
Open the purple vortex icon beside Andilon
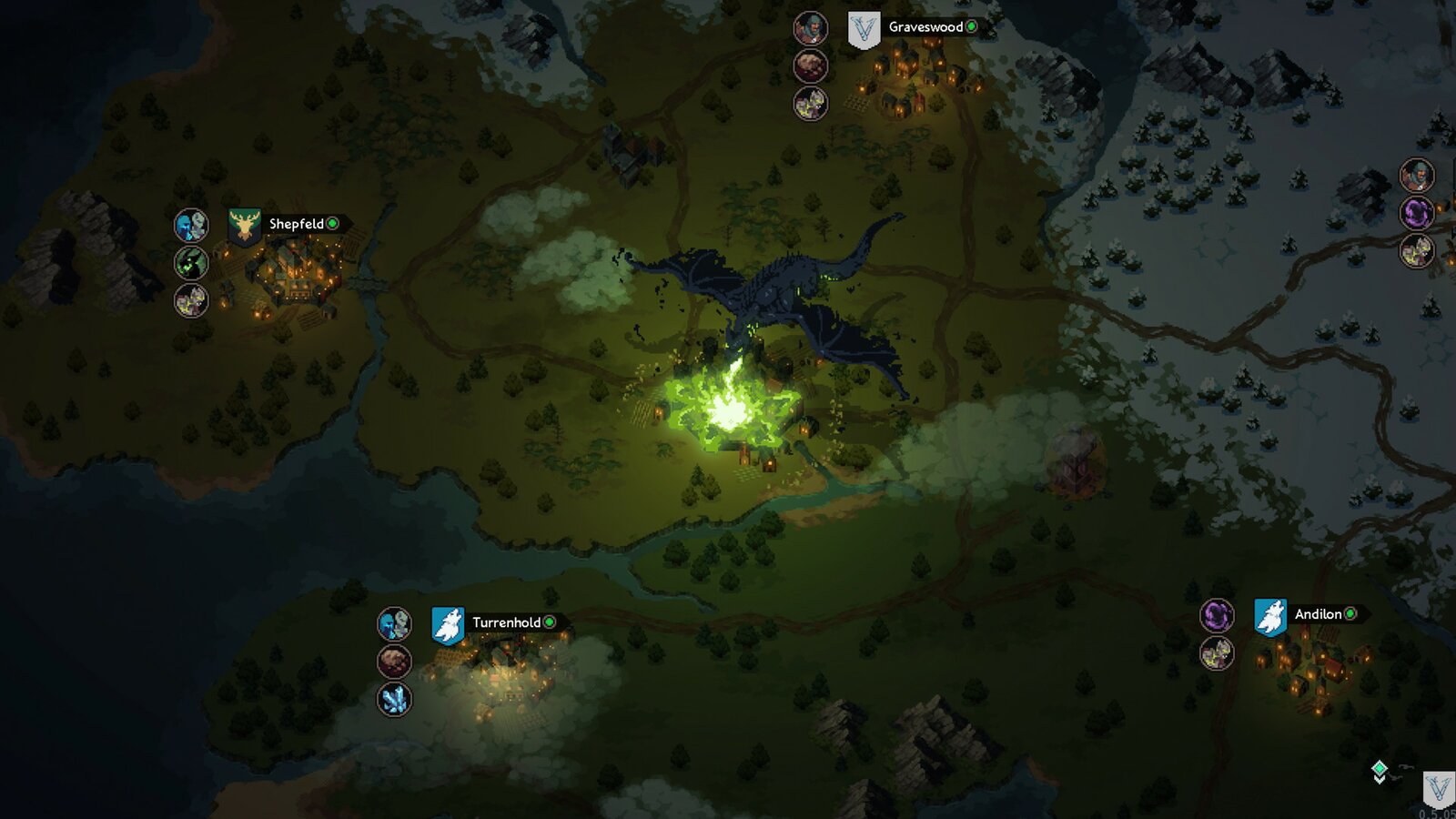(x=1217, y=615)
